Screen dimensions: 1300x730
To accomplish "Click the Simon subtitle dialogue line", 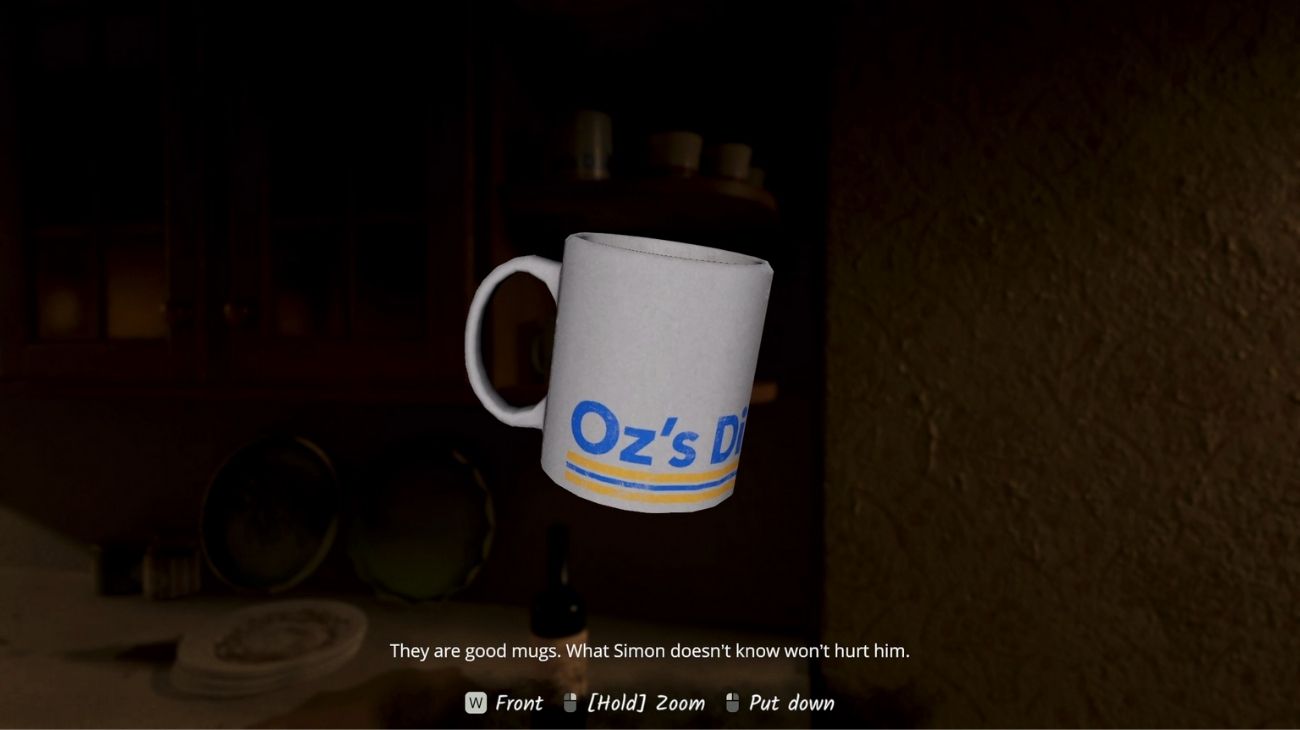I will (x=650, y=650).
